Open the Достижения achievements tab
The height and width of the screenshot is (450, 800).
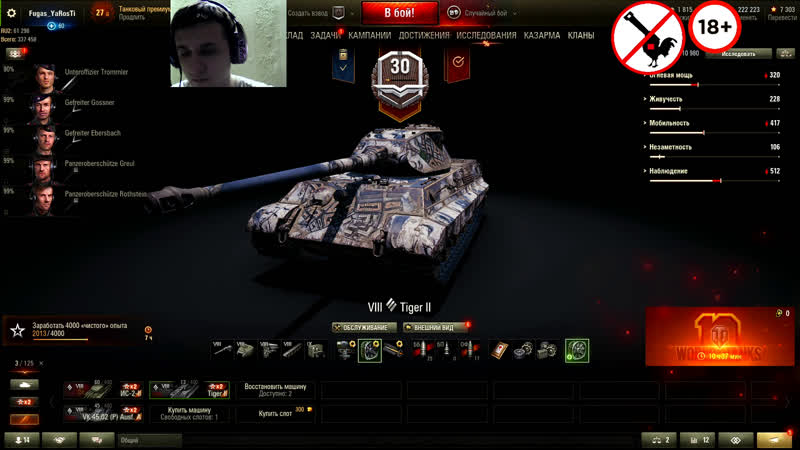click(x=424, y=35)
